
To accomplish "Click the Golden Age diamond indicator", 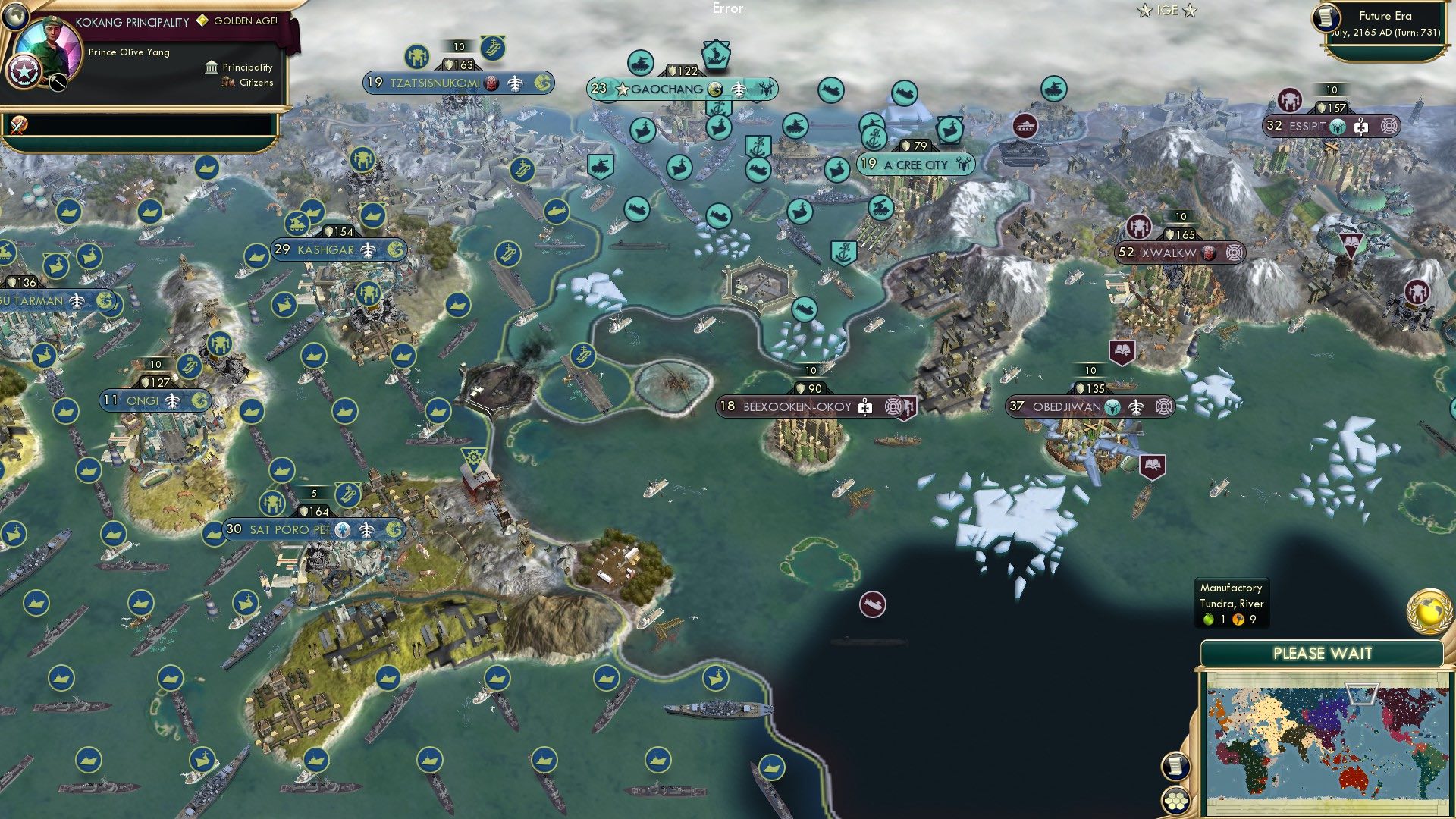I will (x=202, y=20).
